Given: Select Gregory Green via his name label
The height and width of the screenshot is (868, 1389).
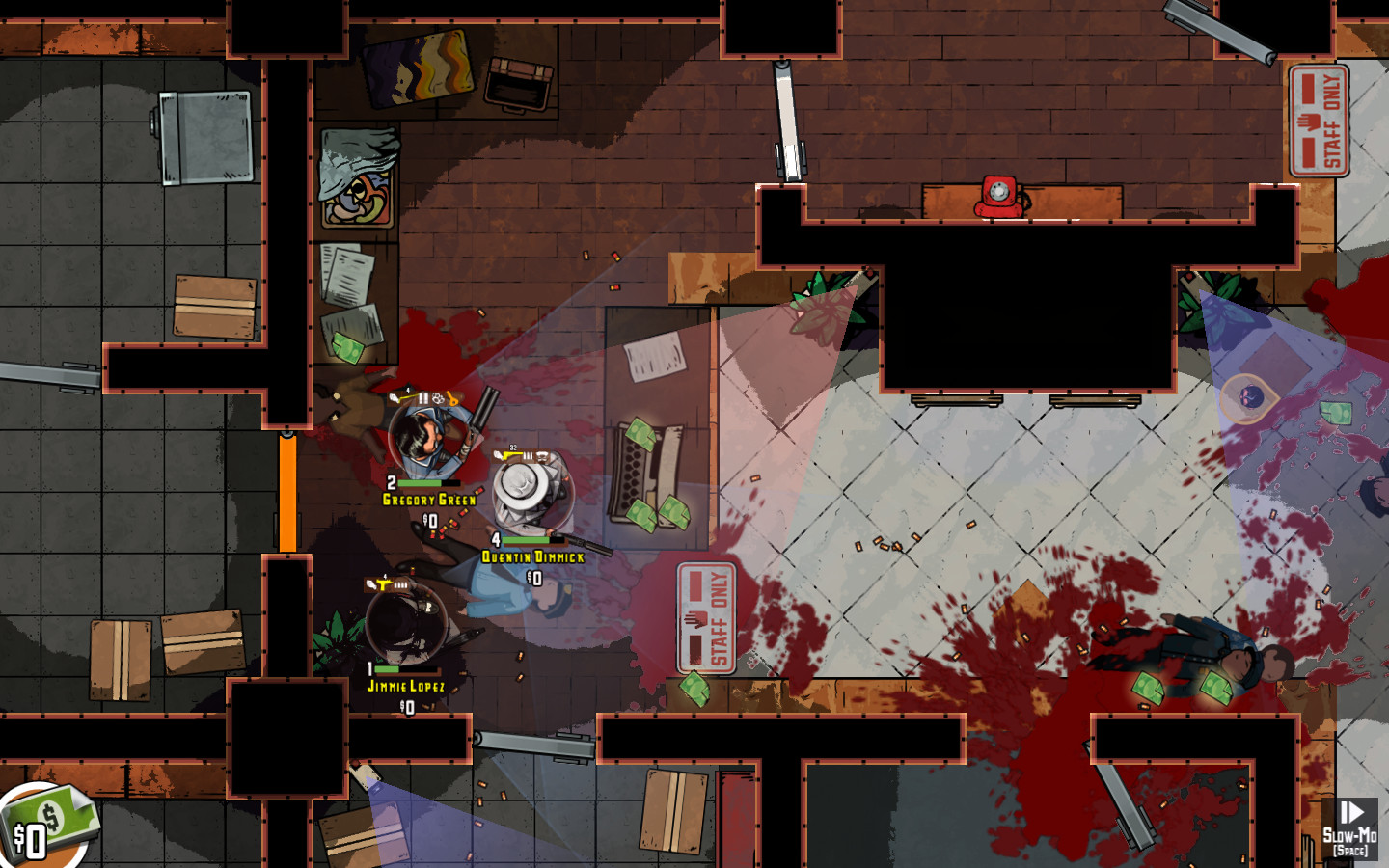Looking at the screenshot, I should click(430, 498).
